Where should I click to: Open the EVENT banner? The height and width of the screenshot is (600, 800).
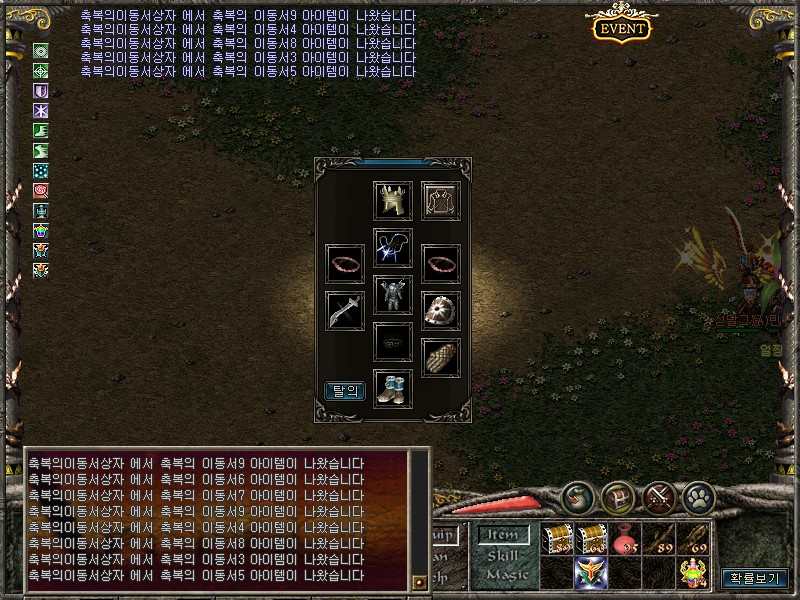click(x=621, y=28)
